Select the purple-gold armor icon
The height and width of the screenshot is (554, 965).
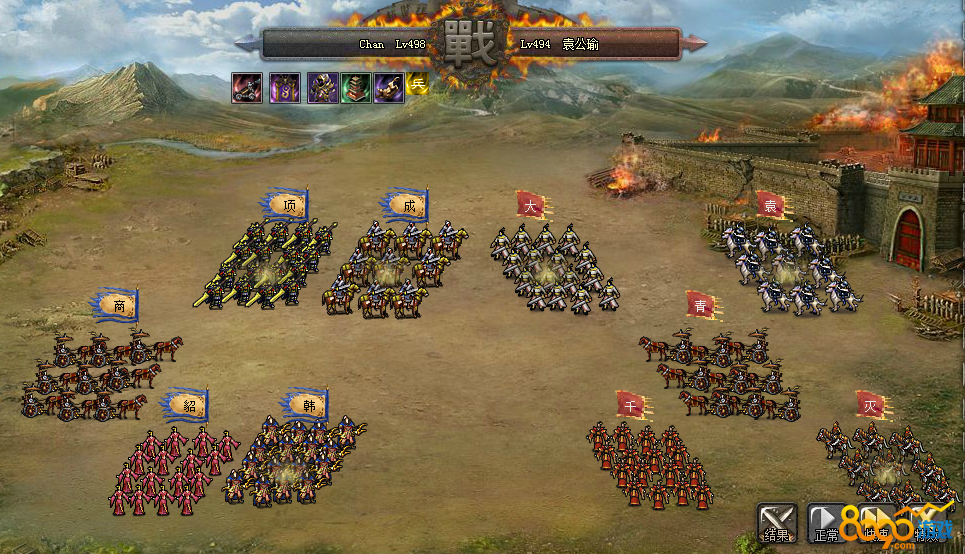(321, 88)
